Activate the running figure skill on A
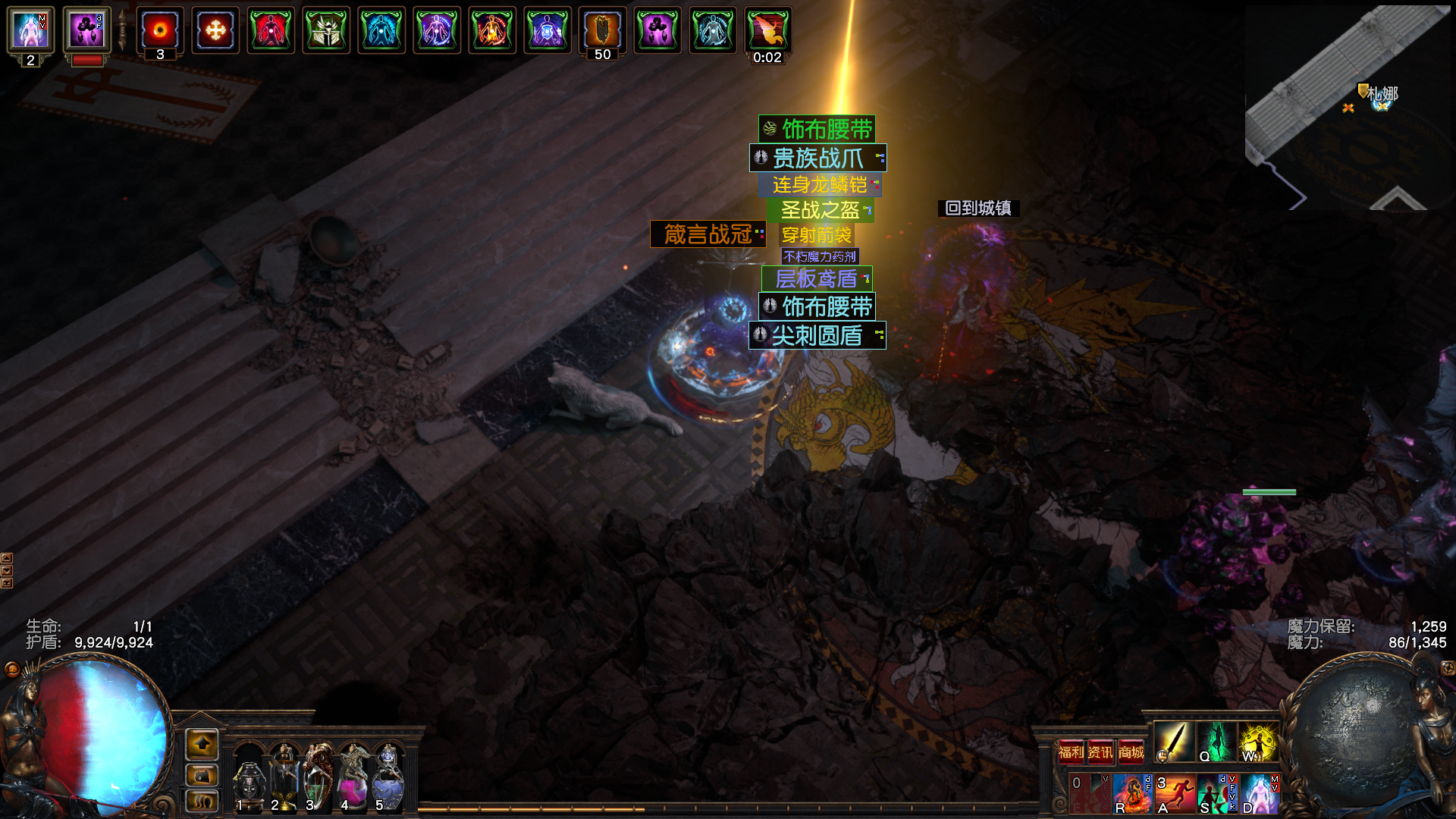 pyautogui.click(x=1175, y=793)
